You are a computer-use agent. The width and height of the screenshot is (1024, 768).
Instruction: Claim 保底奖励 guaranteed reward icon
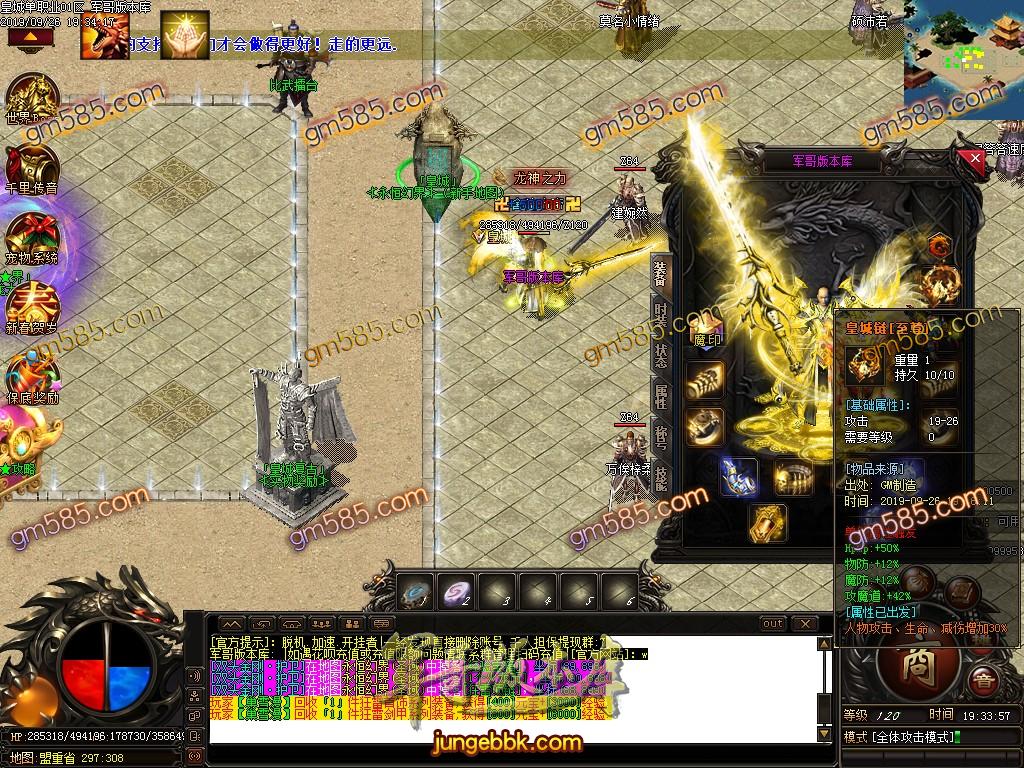click(x=32, y=377)
